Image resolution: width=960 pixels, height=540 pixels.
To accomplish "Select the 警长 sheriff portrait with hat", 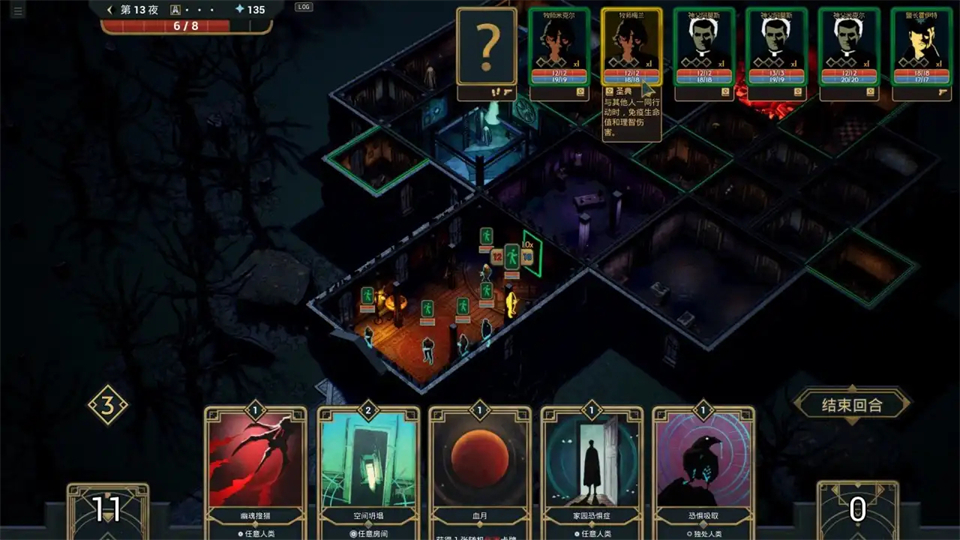I will coord(921,47).
